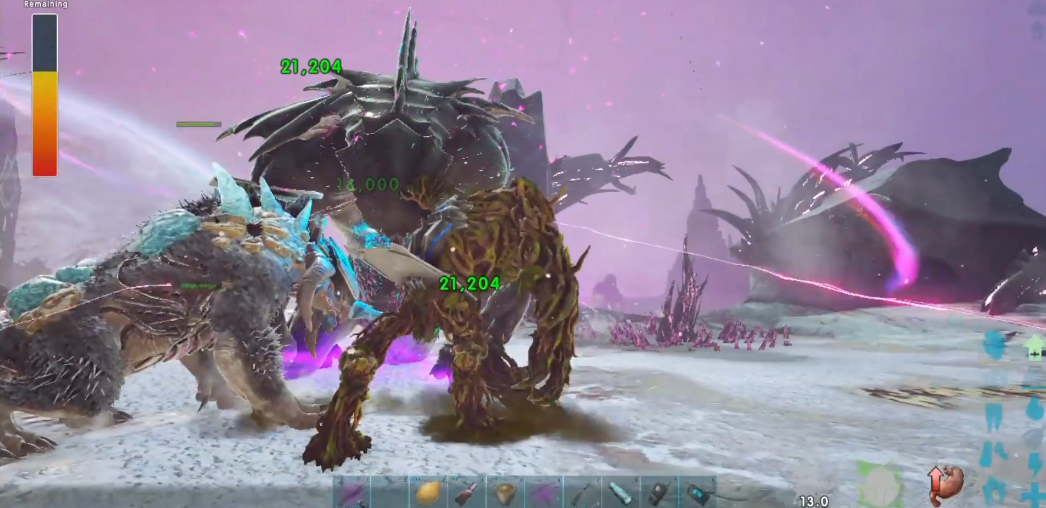
Task: Select the brown clay bowl hotbar slot
Action: pos(504,492)
